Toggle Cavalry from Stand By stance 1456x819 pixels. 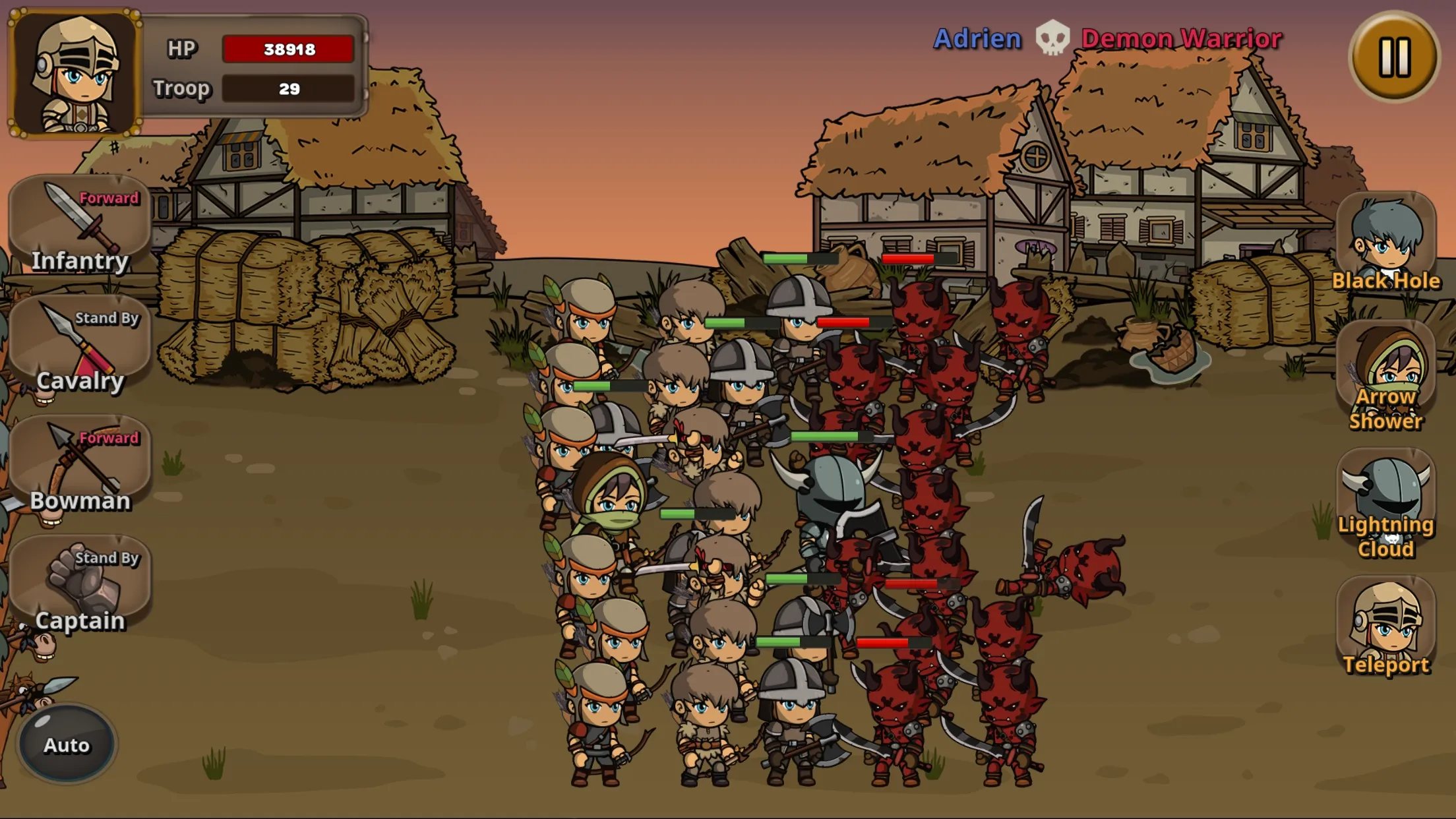coord(108,318)
